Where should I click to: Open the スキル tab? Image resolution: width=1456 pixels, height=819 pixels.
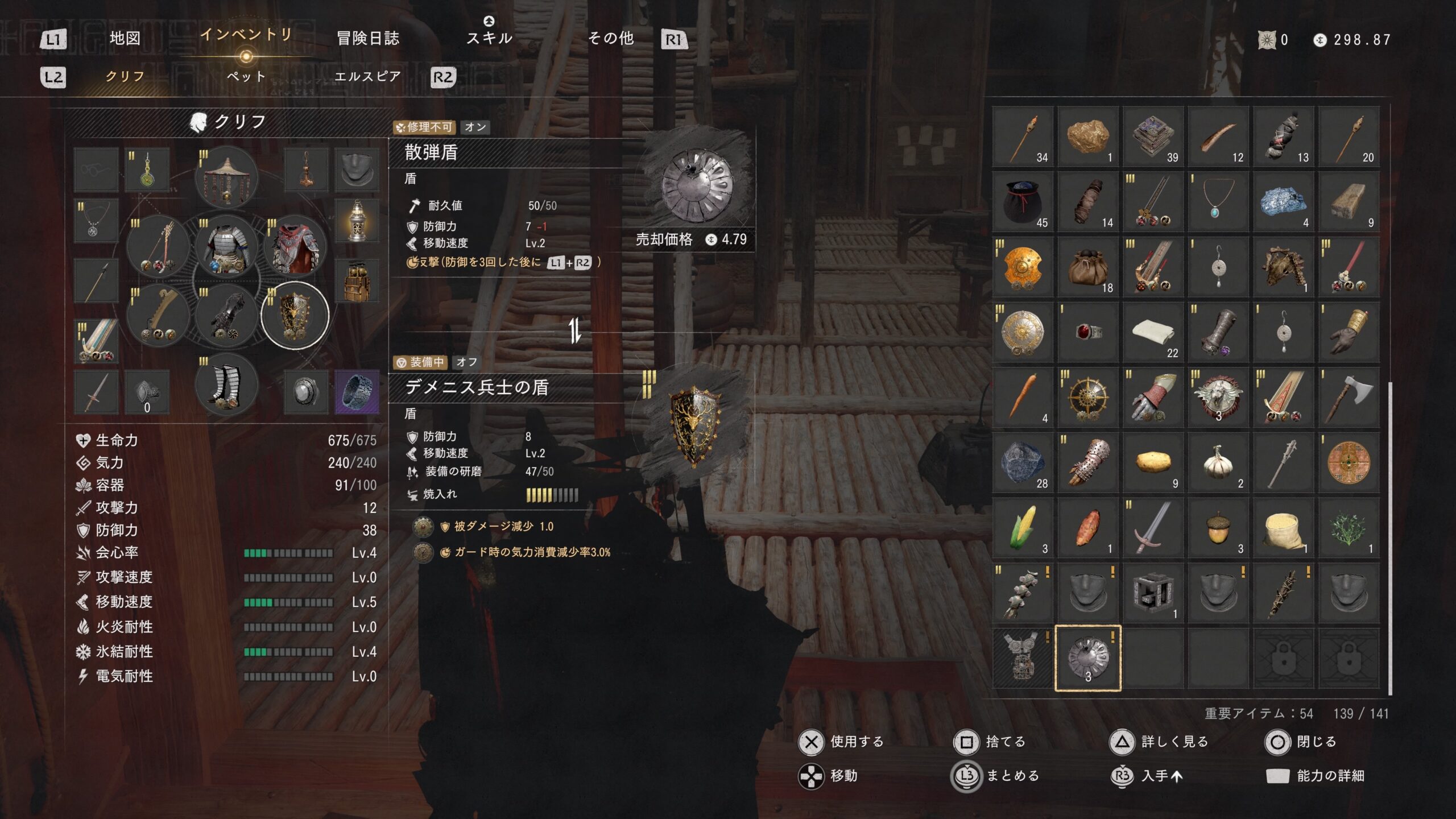[489, 38]
